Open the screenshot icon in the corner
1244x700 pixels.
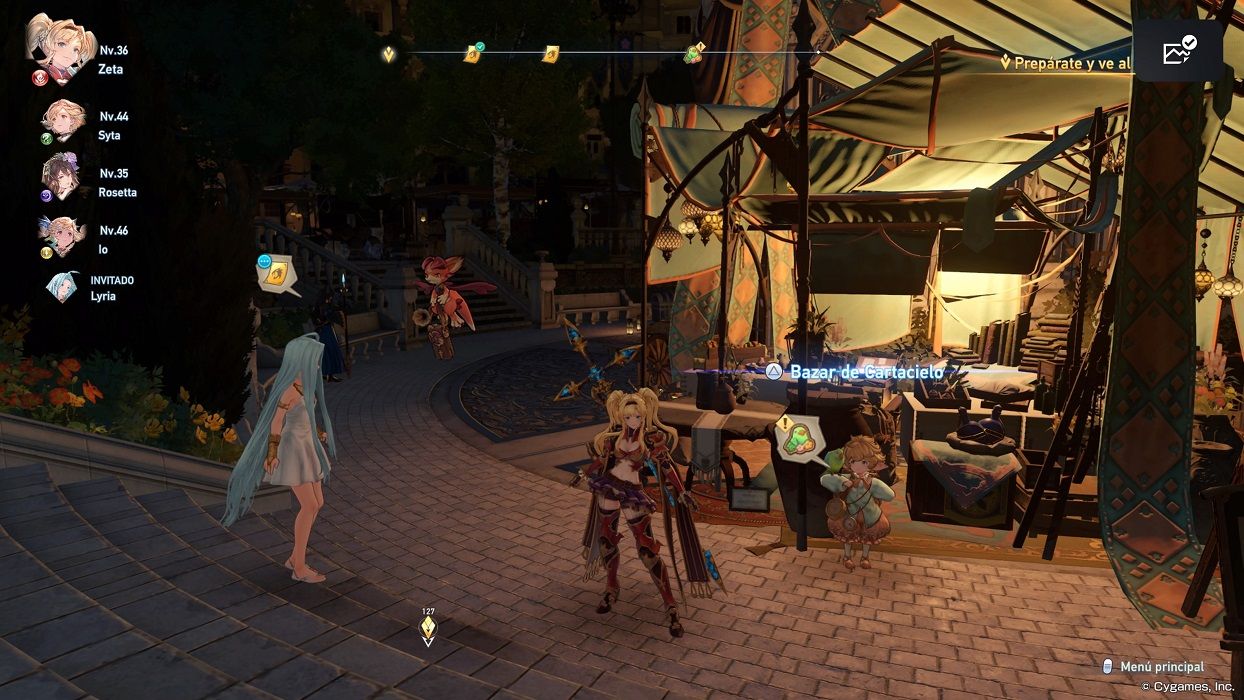click(1178, 51)
